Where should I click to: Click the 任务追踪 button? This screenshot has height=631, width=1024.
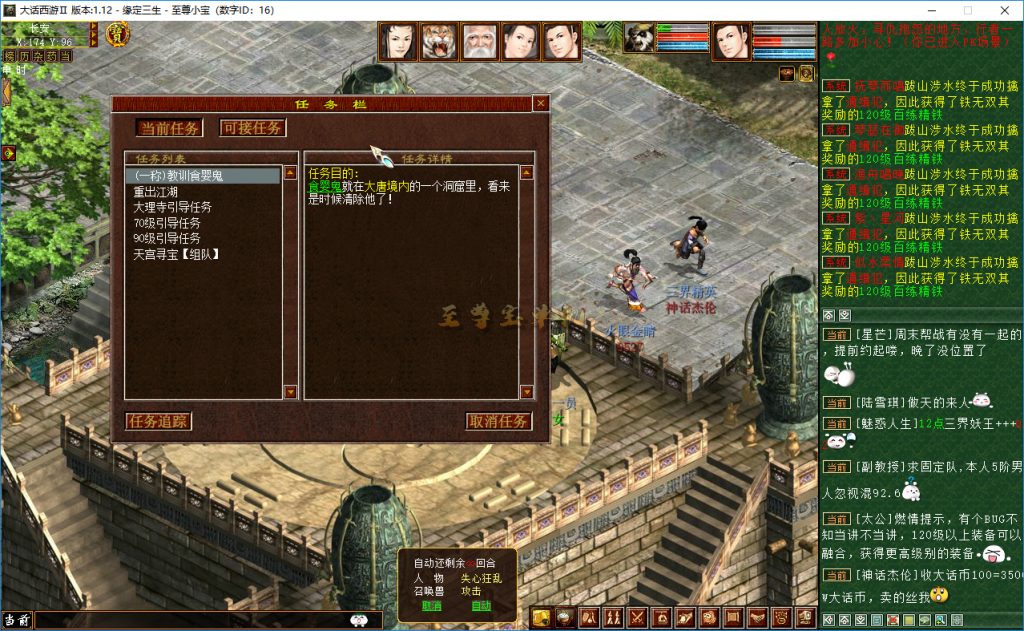click(x=158, y=421)
